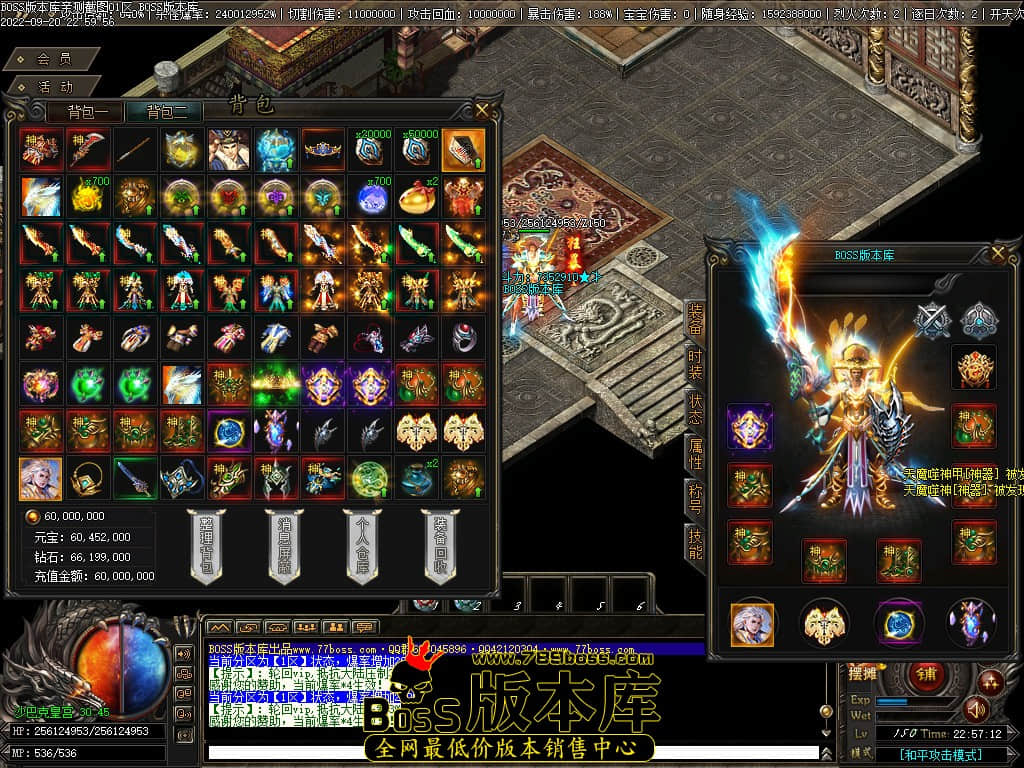Click the 整理背包 sort banner

coord(206,546)
